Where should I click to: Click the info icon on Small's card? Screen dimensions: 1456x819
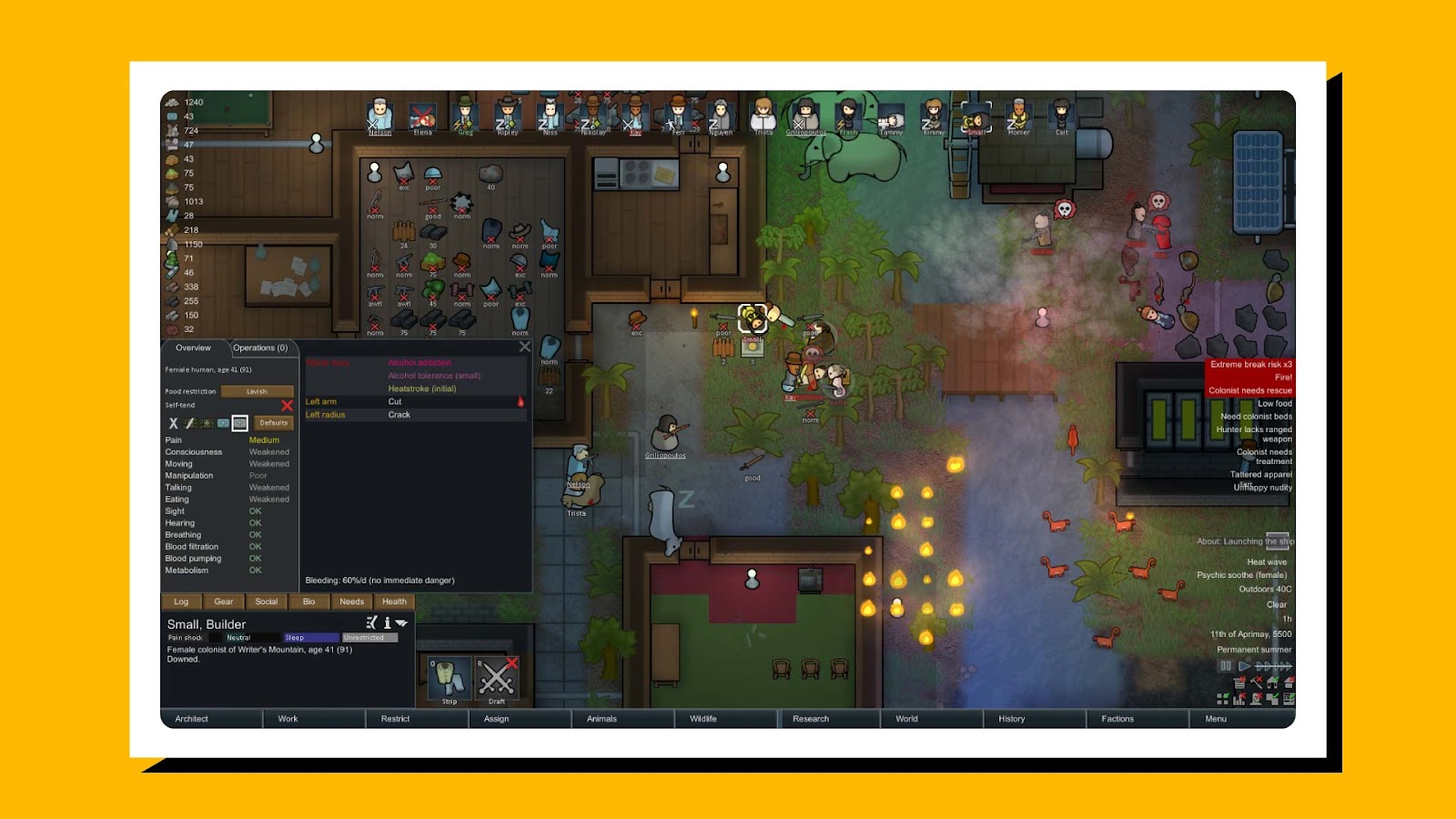[388, 622]
